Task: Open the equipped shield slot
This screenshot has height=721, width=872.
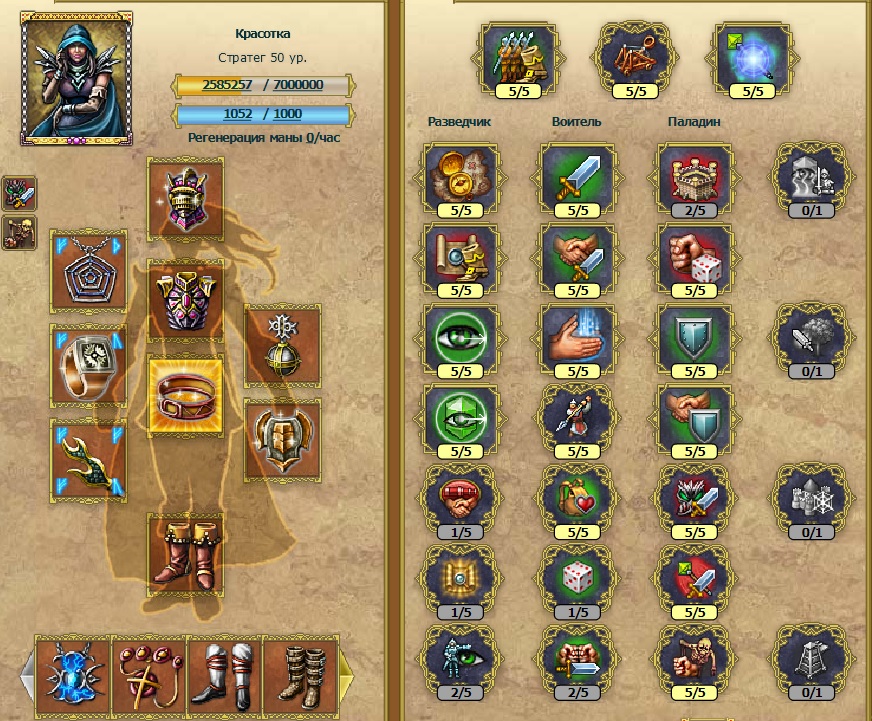Action: click(282, 437)
